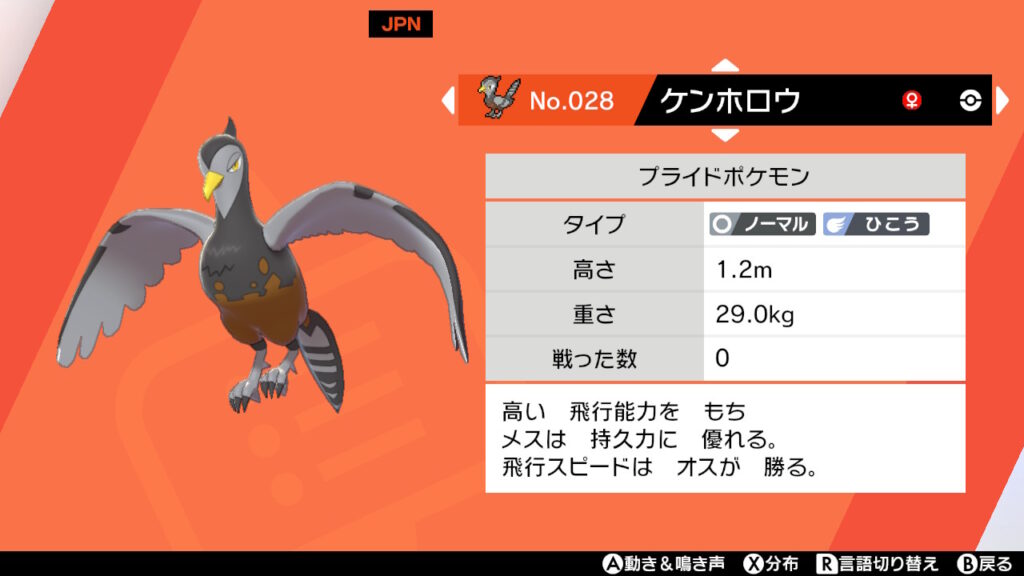Click the right arrow beside the name bar
1024x576 pixels.
point(1003,100)
